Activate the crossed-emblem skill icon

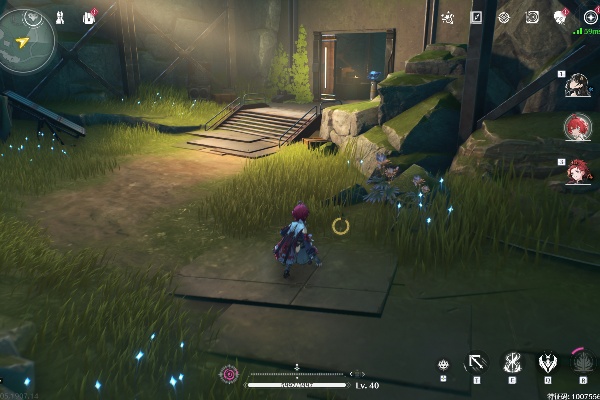click(511, 363)
